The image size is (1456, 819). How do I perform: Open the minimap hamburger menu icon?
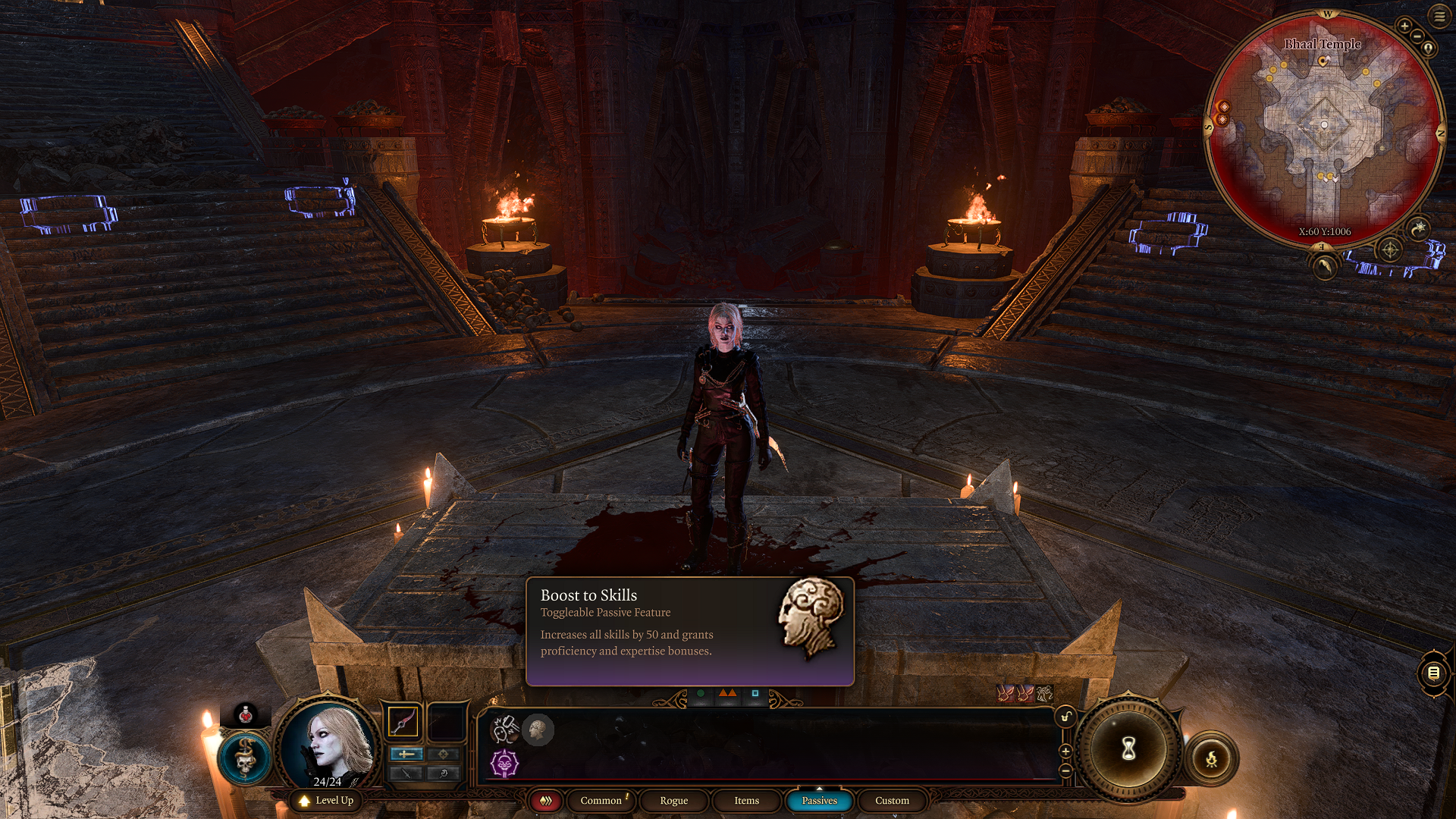[1438, 16]
